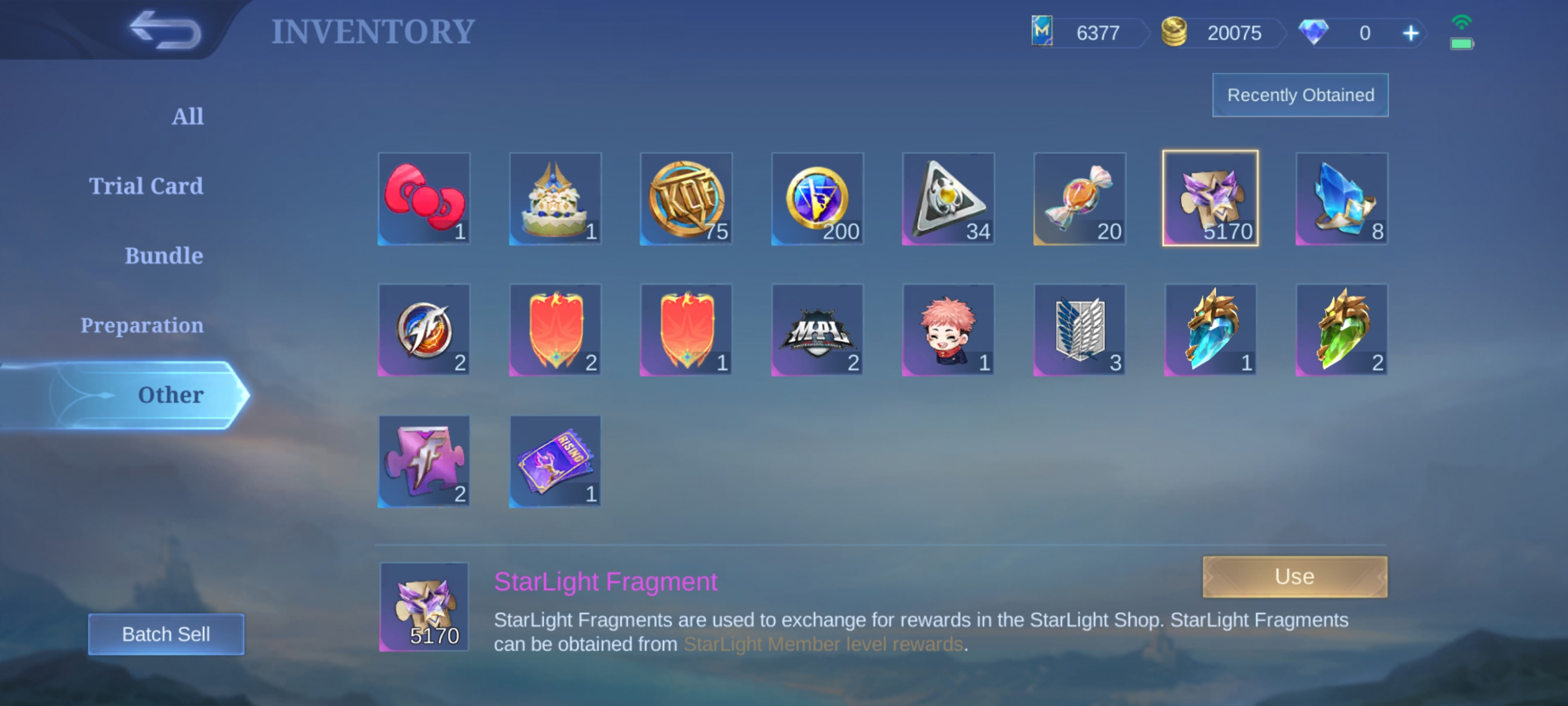Open the Recently Obtained sort dropdown
Viewport: 1568px width, 706px height.
pyautogui.click(x=1300, y=95)
